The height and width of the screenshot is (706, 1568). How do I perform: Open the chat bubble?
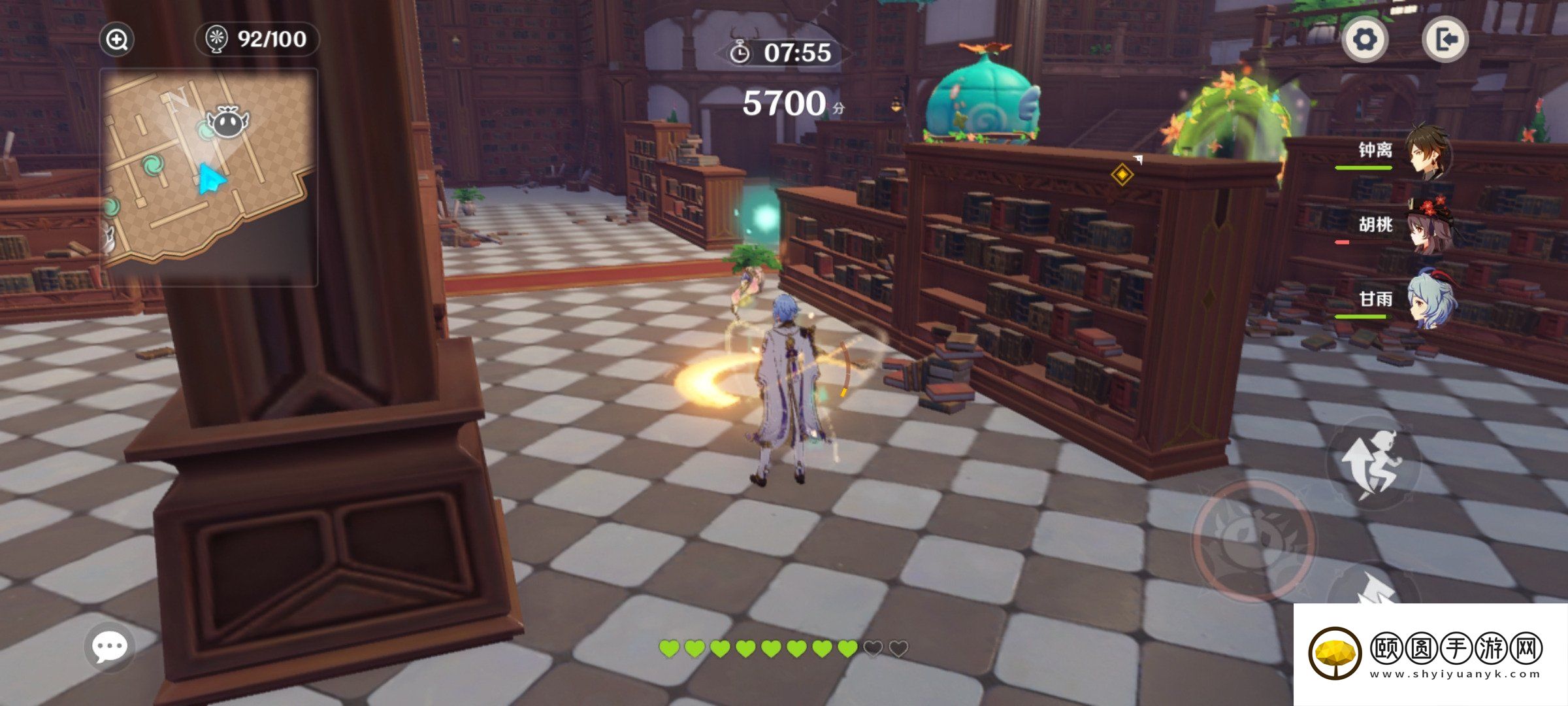click(109, 647)
